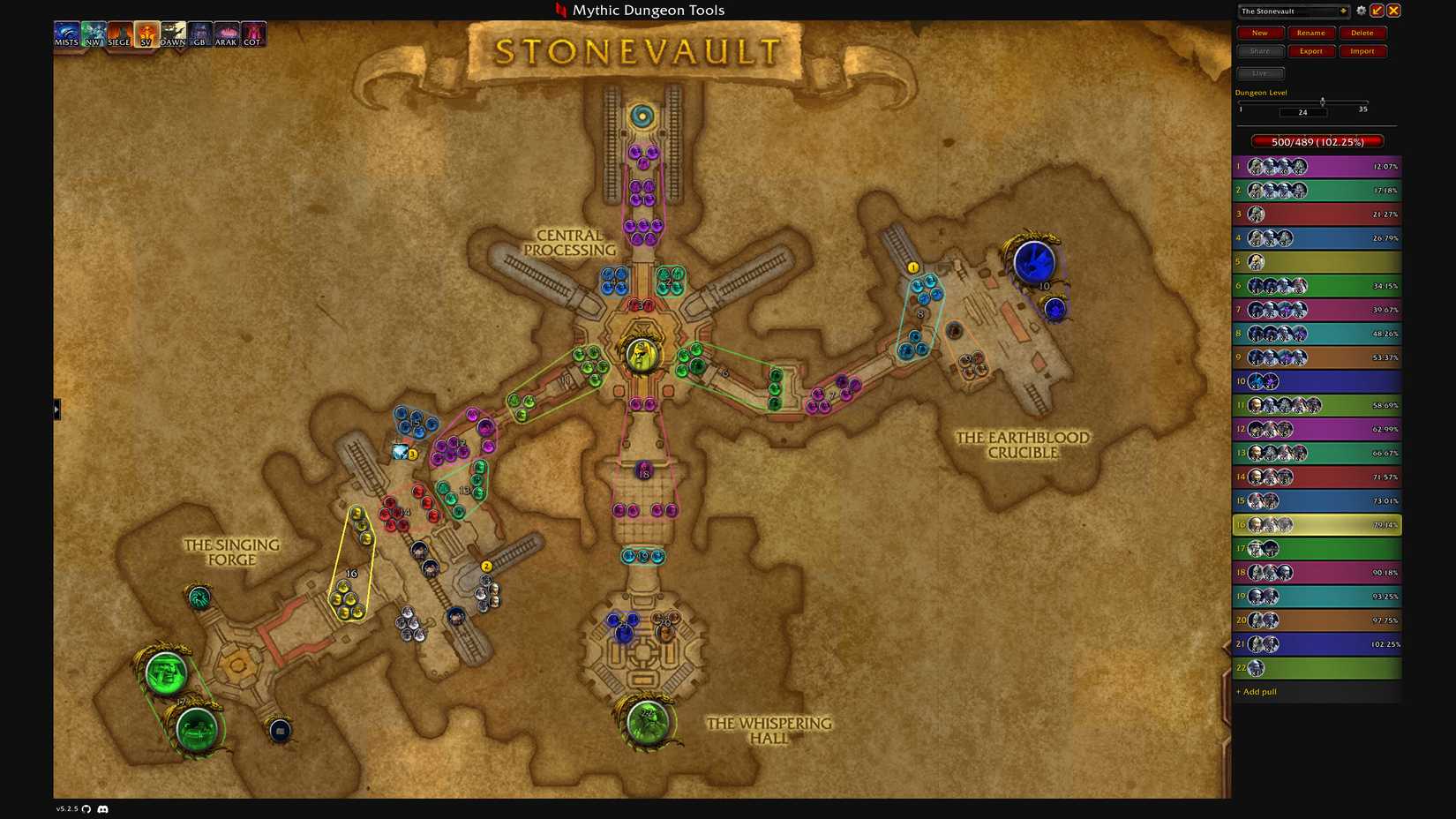Click the Discord icon in the bottom bar
The image size is (1456, 819).
point(103,808)
